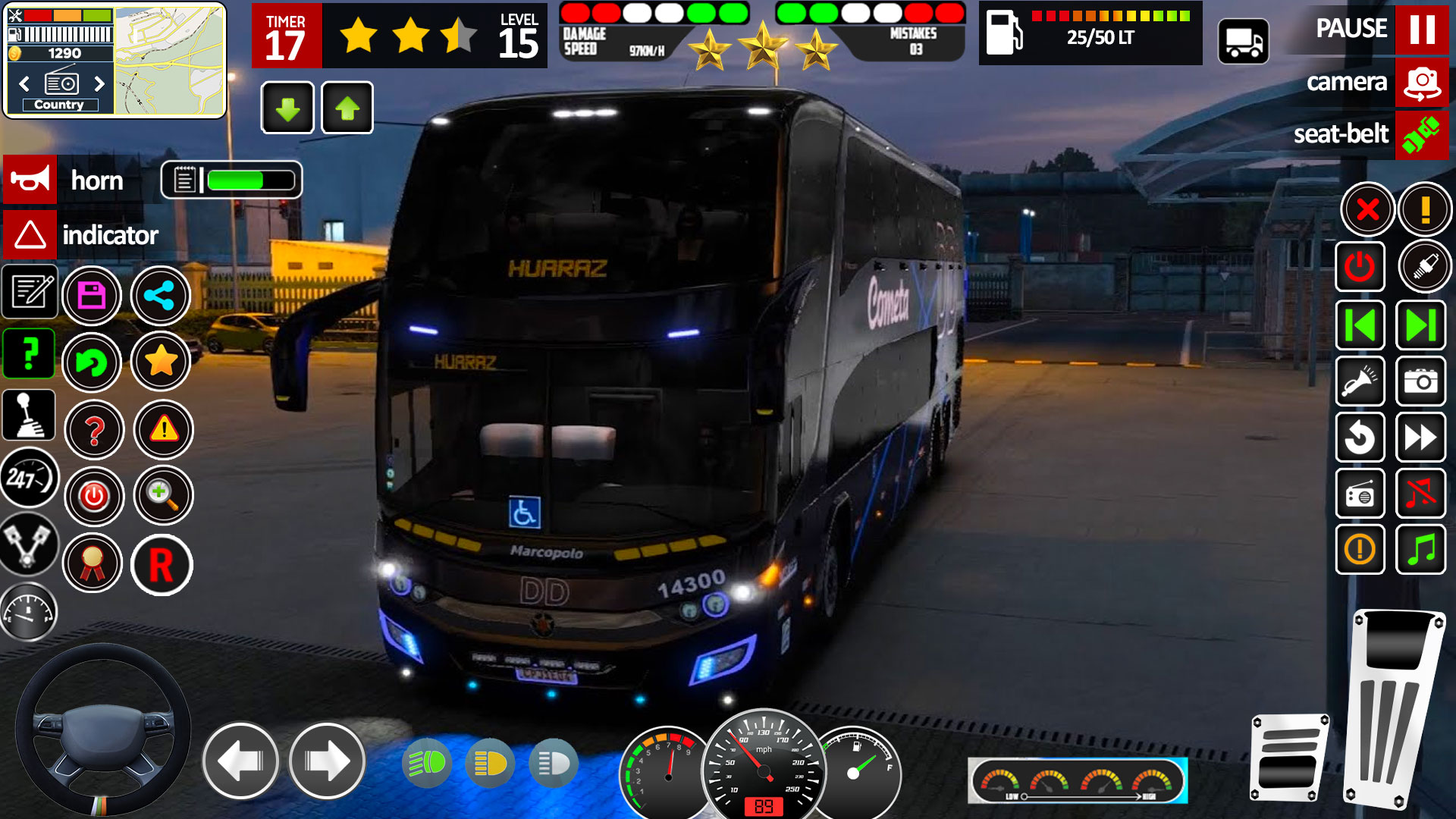Tap the achievement medal icon
Viewport: 1456px width, 819px height.
(94, 564)
